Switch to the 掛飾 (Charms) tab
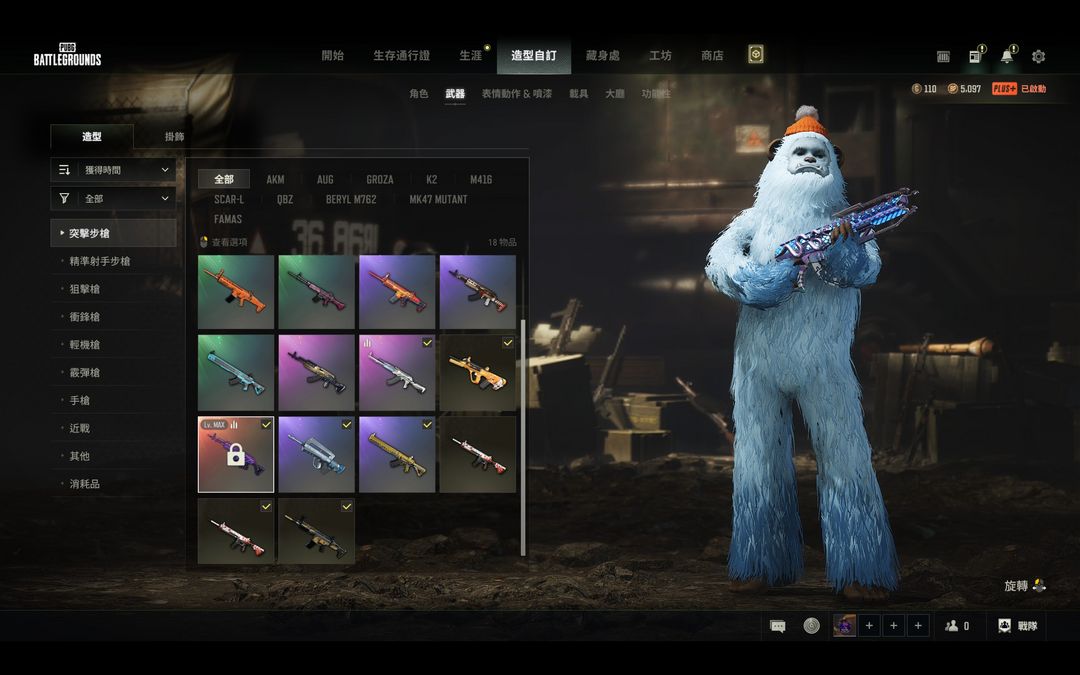 (x=174, y=137)
